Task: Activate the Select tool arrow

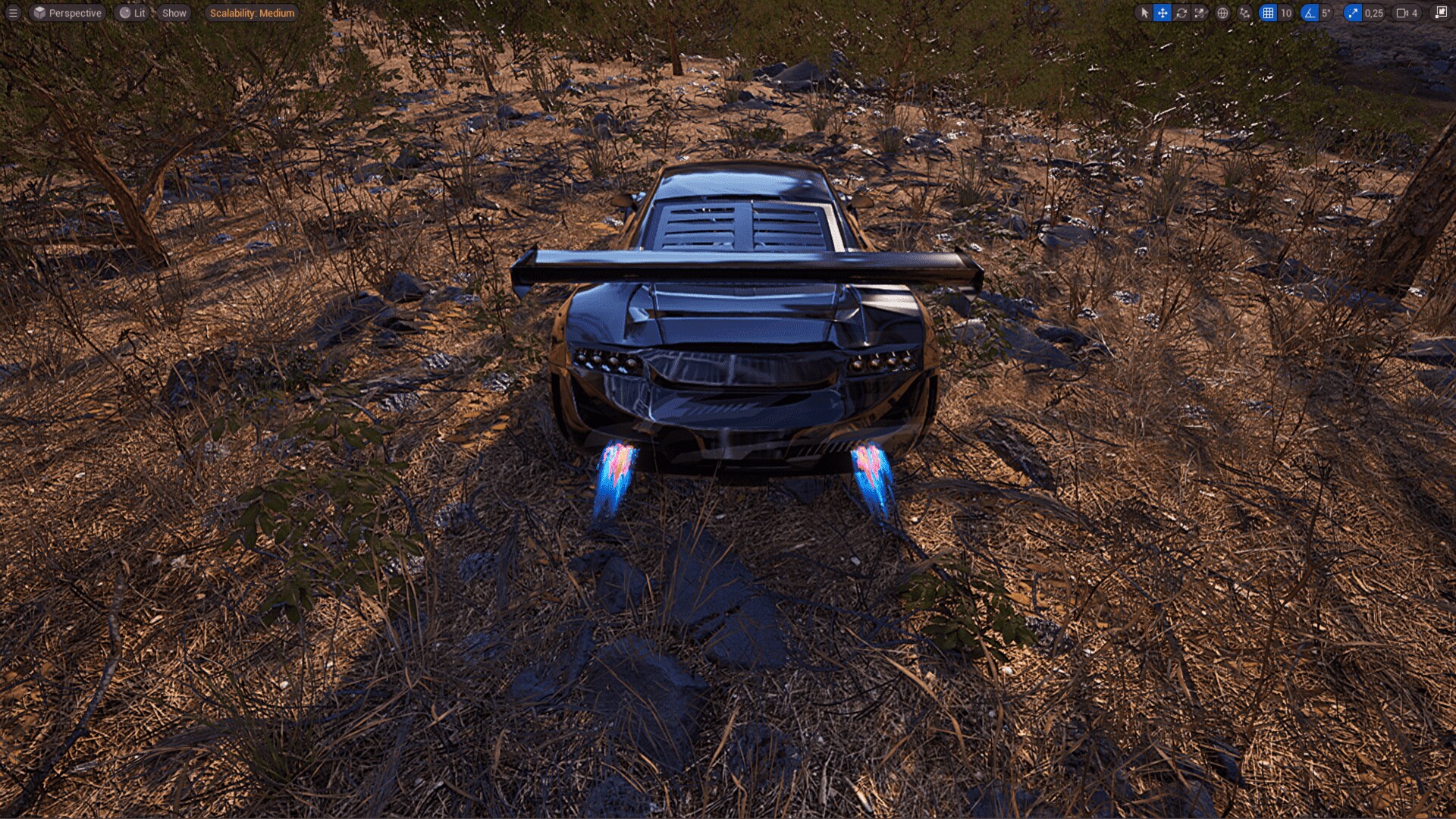Action: pyautogui.click(x=1145, y=13)
